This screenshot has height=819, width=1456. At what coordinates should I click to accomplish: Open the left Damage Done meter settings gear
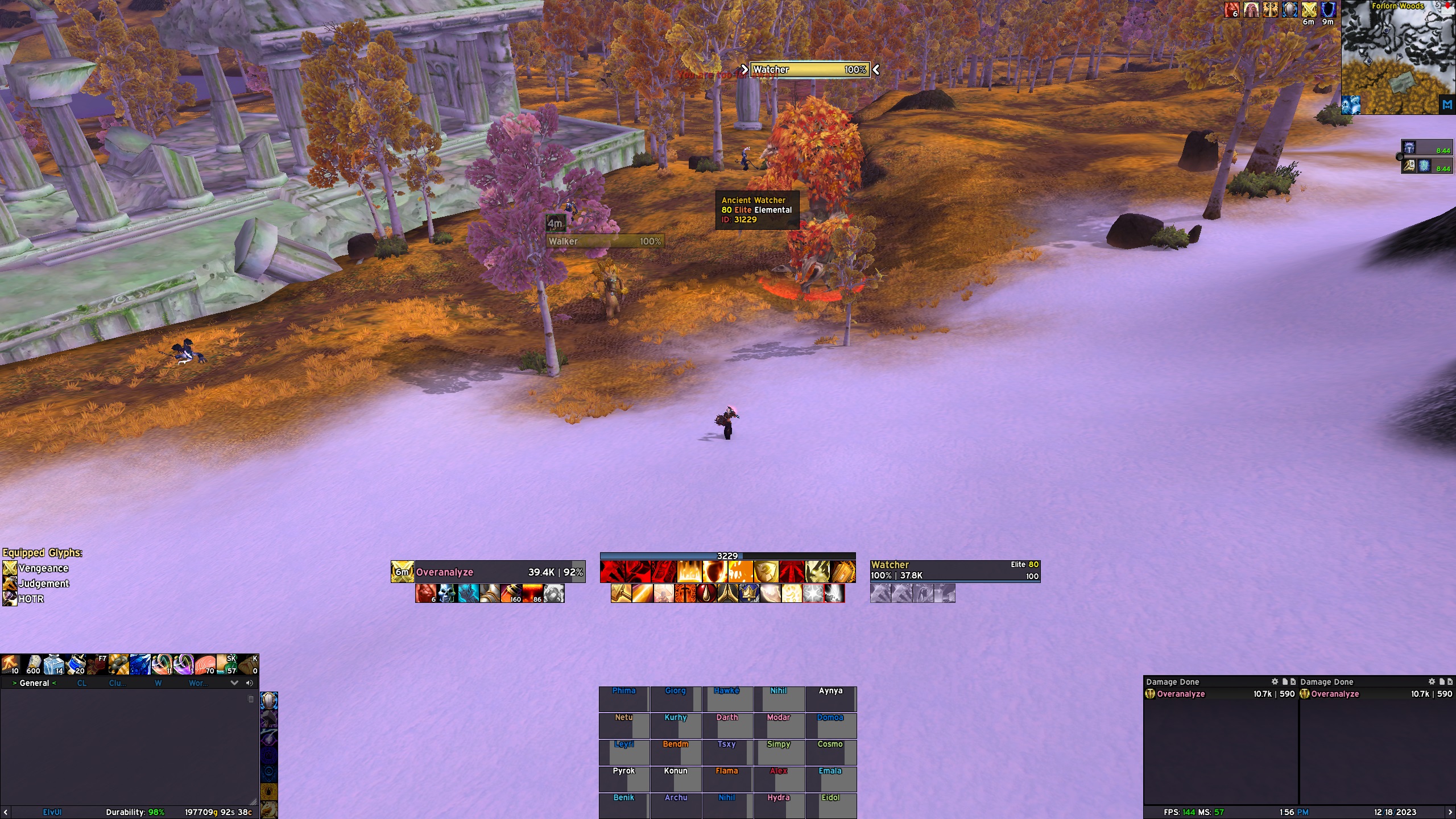point(1275,681)
